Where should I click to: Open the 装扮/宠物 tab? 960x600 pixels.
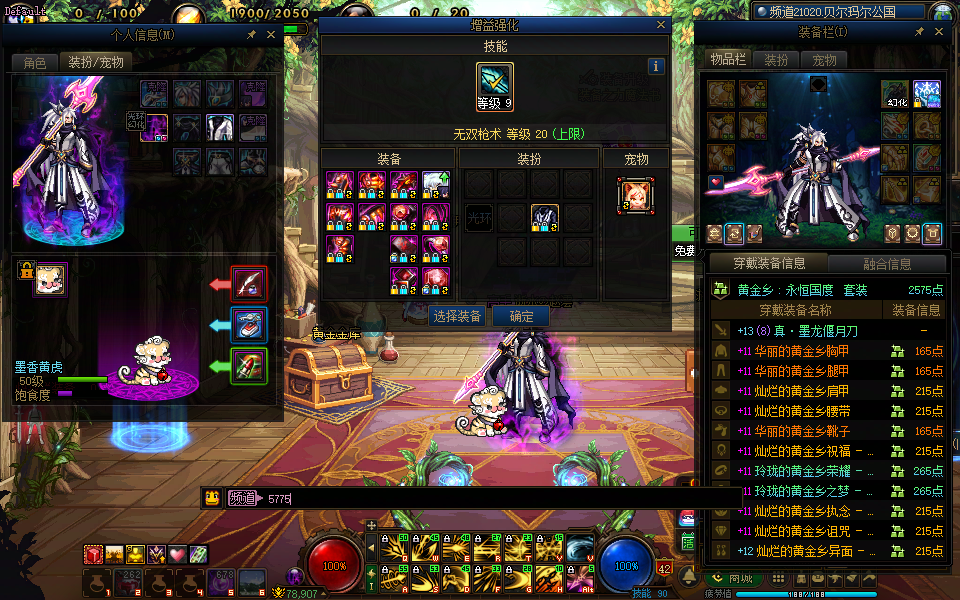[96, 62]
